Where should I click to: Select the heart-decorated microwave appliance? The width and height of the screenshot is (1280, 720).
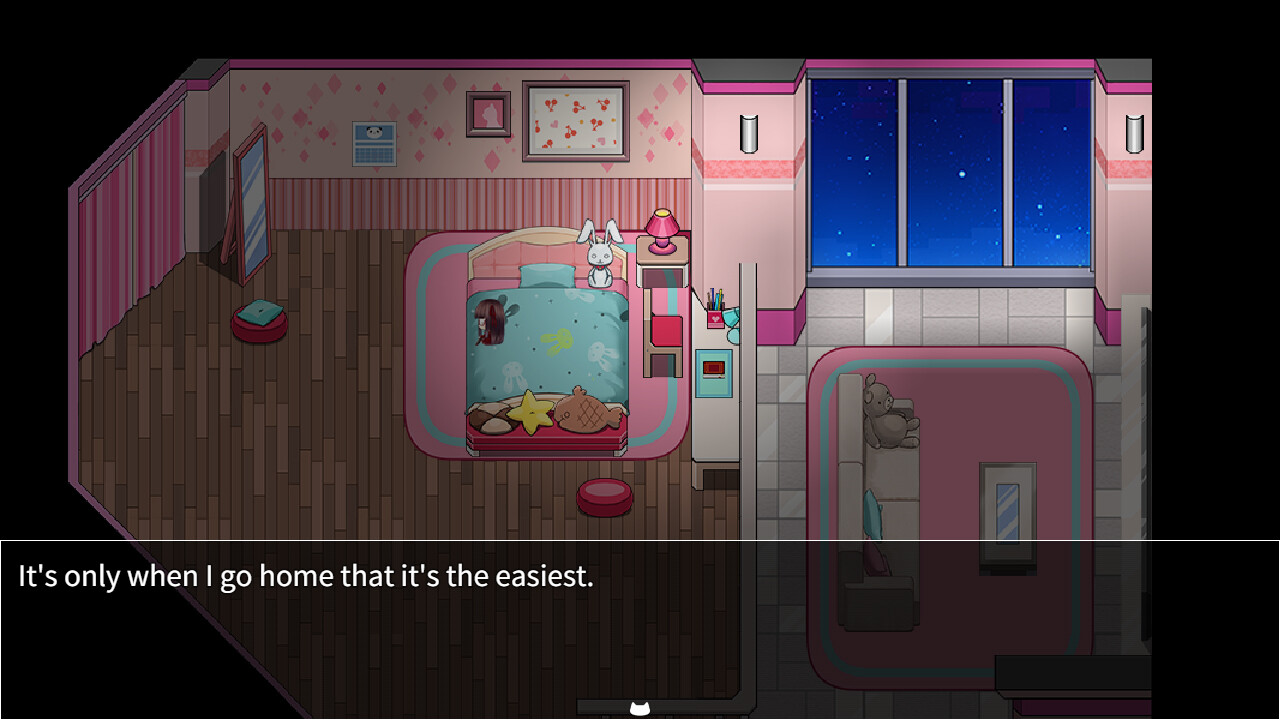coord(715,368)
